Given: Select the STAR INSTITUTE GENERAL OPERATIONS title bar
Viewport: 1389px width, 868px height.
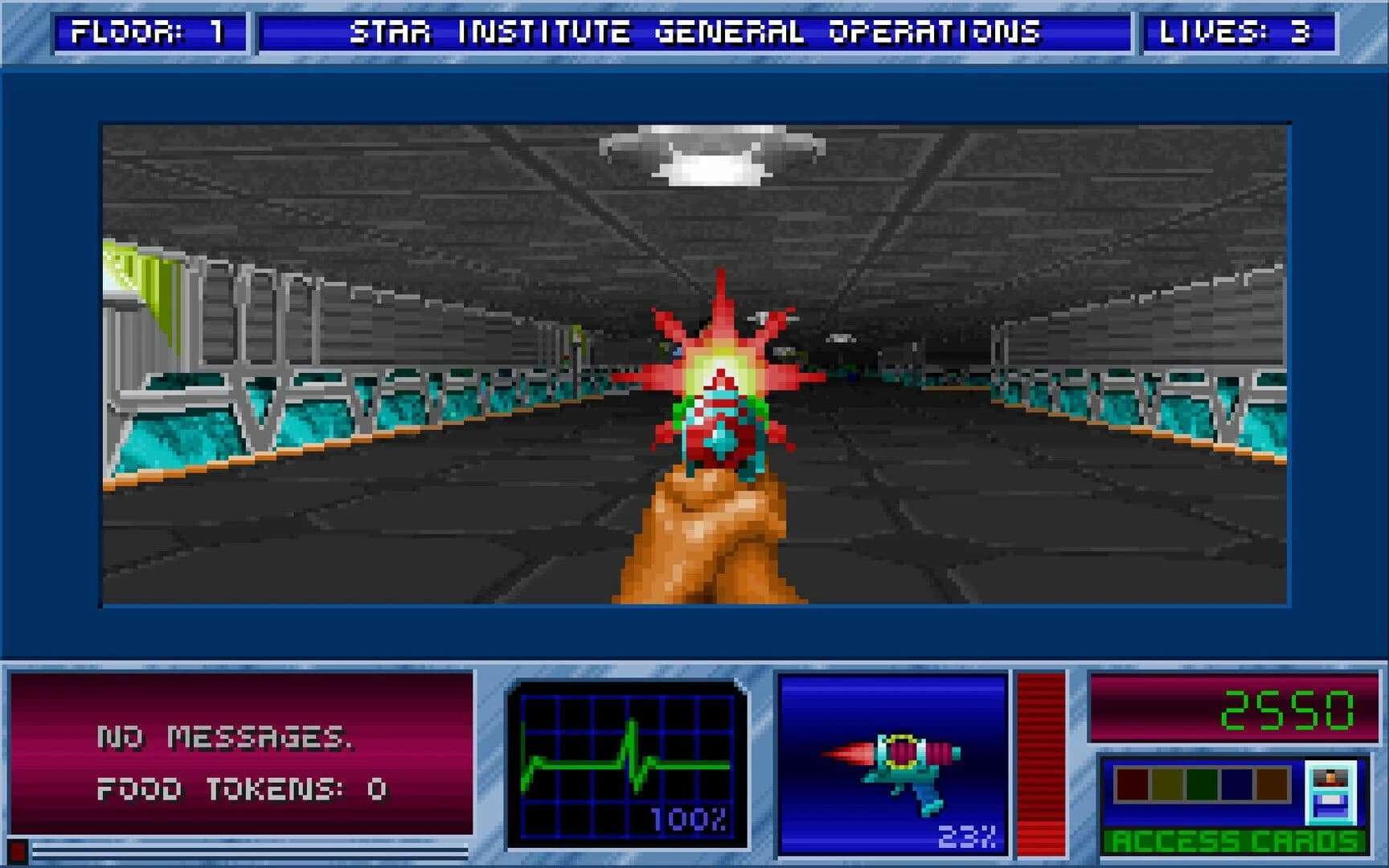Looking at the screenshot, I should pyautogui.click(x=694, y=32).
